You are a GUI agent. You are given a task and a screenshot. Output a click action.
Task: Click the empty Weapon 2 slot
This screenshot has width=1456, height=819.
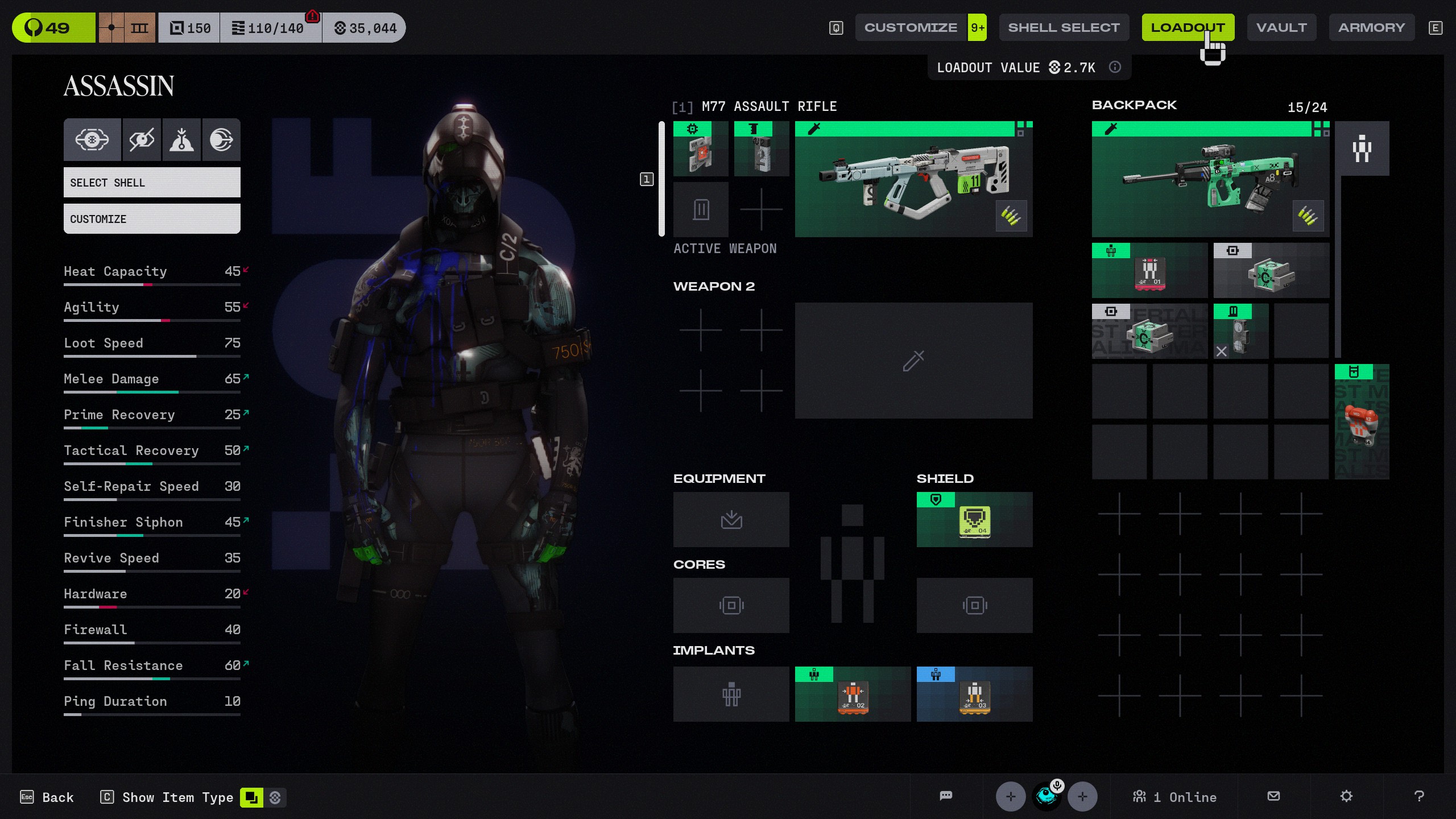pyautogui.click(x=913, y=361)
